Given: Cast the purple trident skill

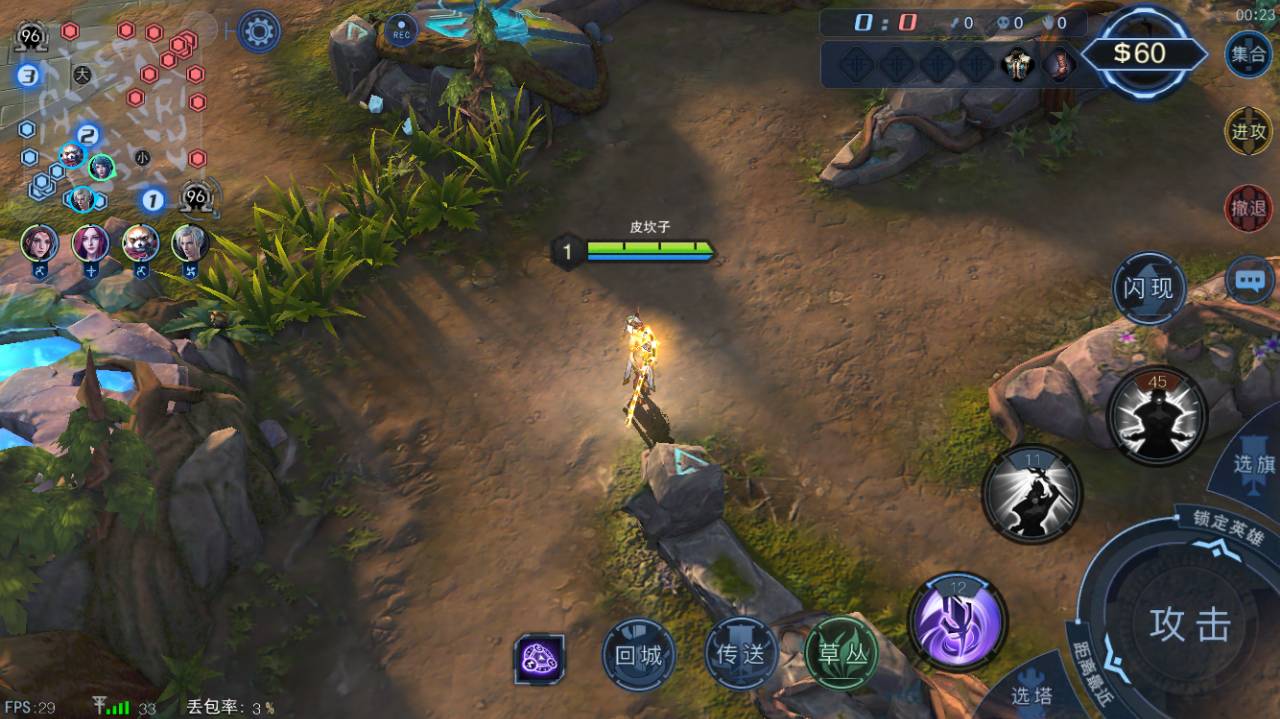Looking at the screenshot, I should (957, 621).
